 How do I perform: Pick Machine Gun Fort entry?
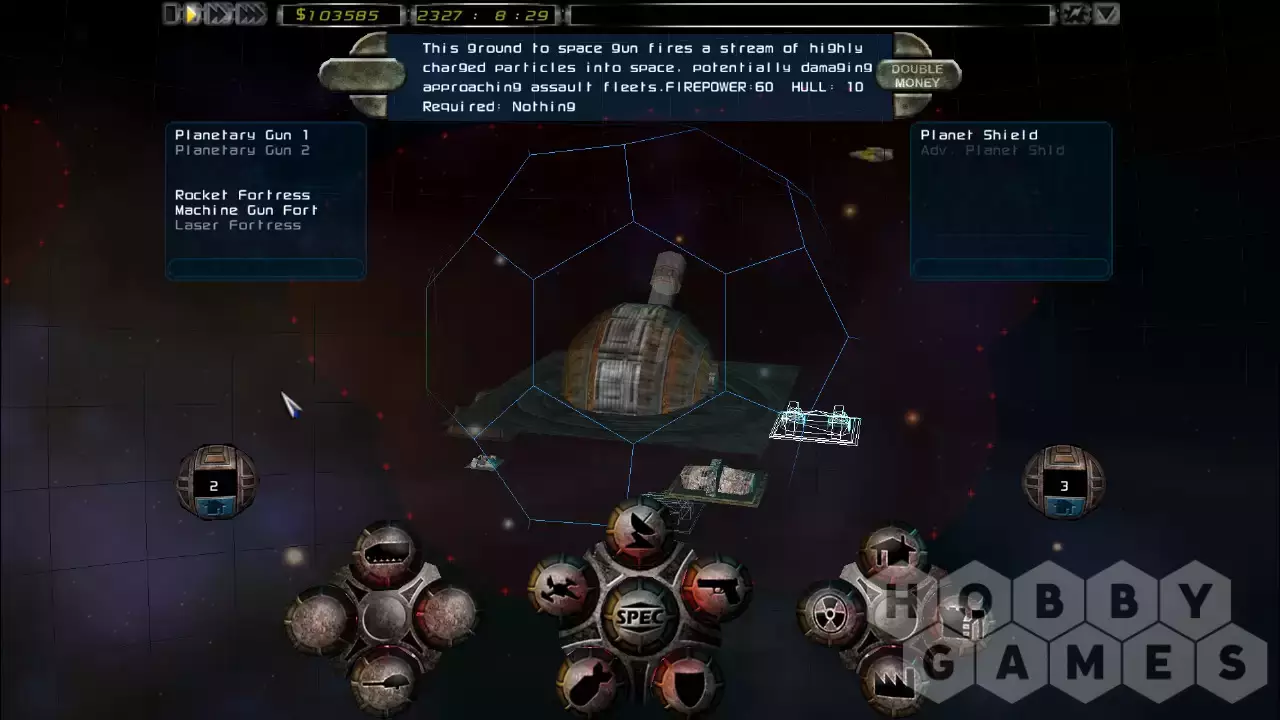click(x=246, y=210)
